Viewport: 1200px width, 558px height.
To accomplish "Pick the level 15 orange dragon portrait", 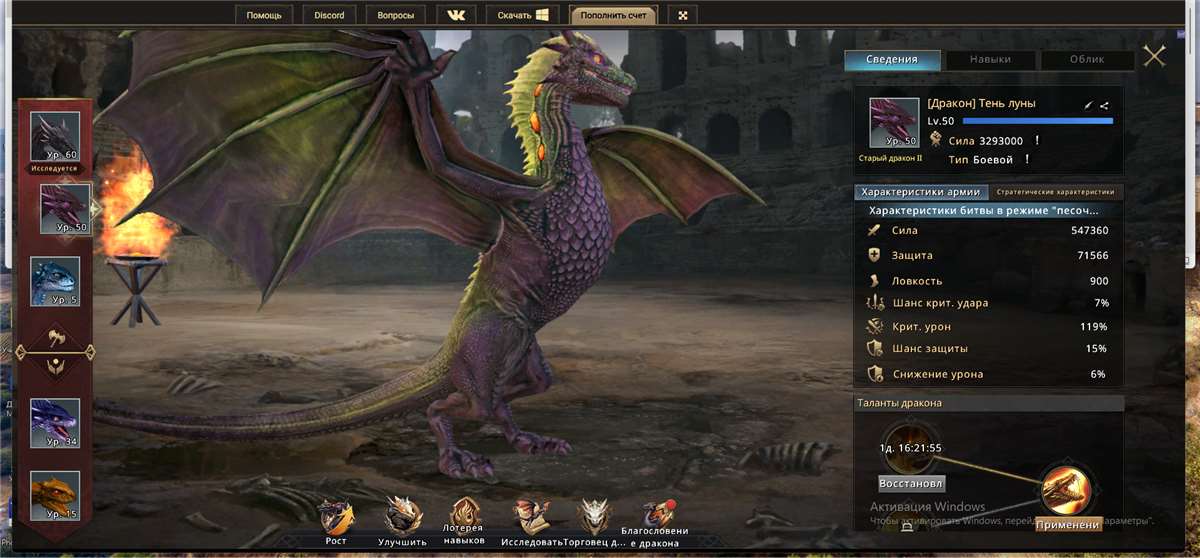I will 54,496.
